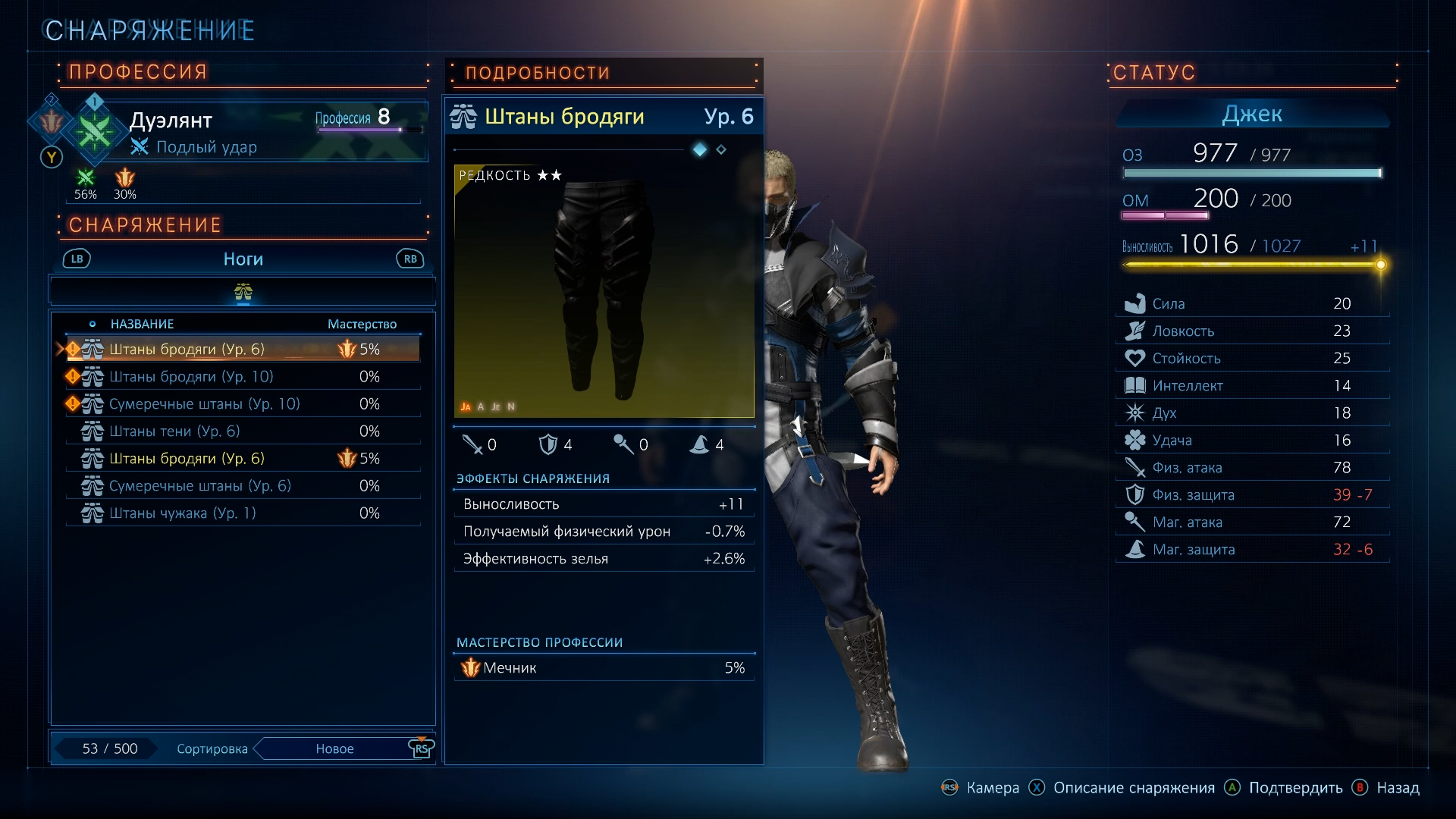Switch to the orange secondary job icon
Image resolution: width=1456 pixels, height=819 pixels.
pyautogui.click(x=51, y=121)
